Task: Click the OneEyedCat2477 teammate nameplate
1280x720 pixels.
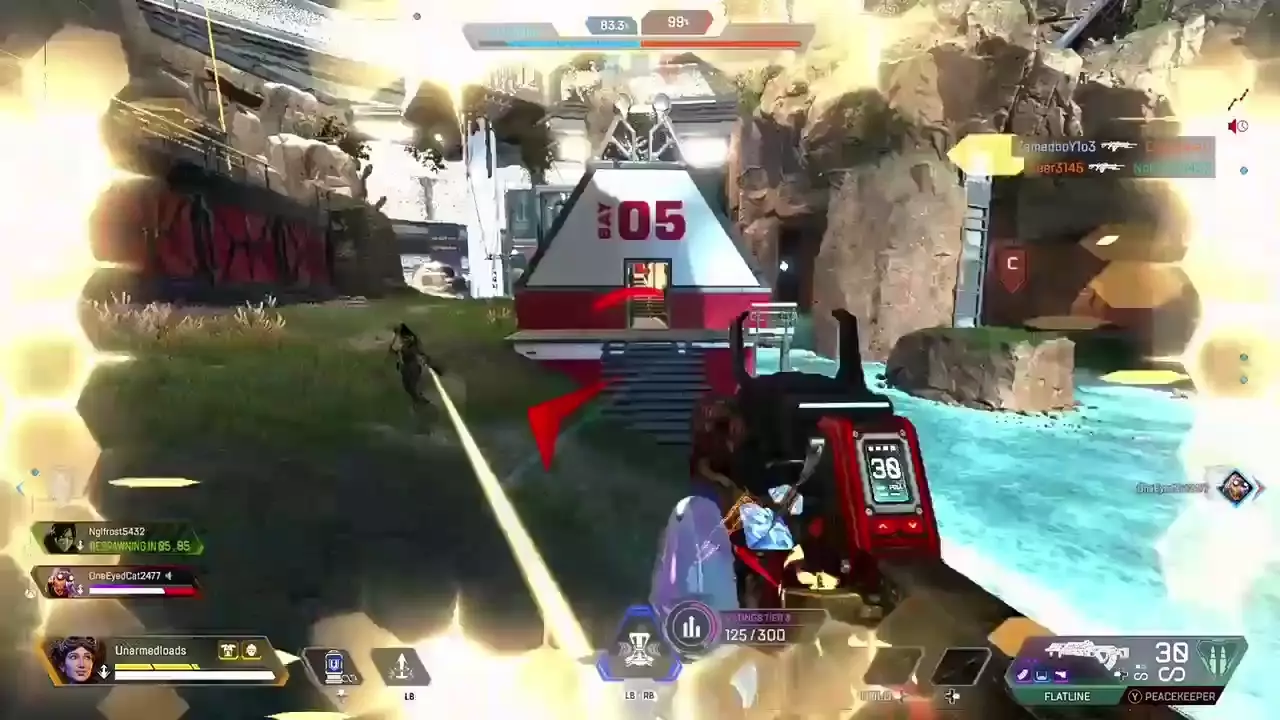Action: pos(120,576)
